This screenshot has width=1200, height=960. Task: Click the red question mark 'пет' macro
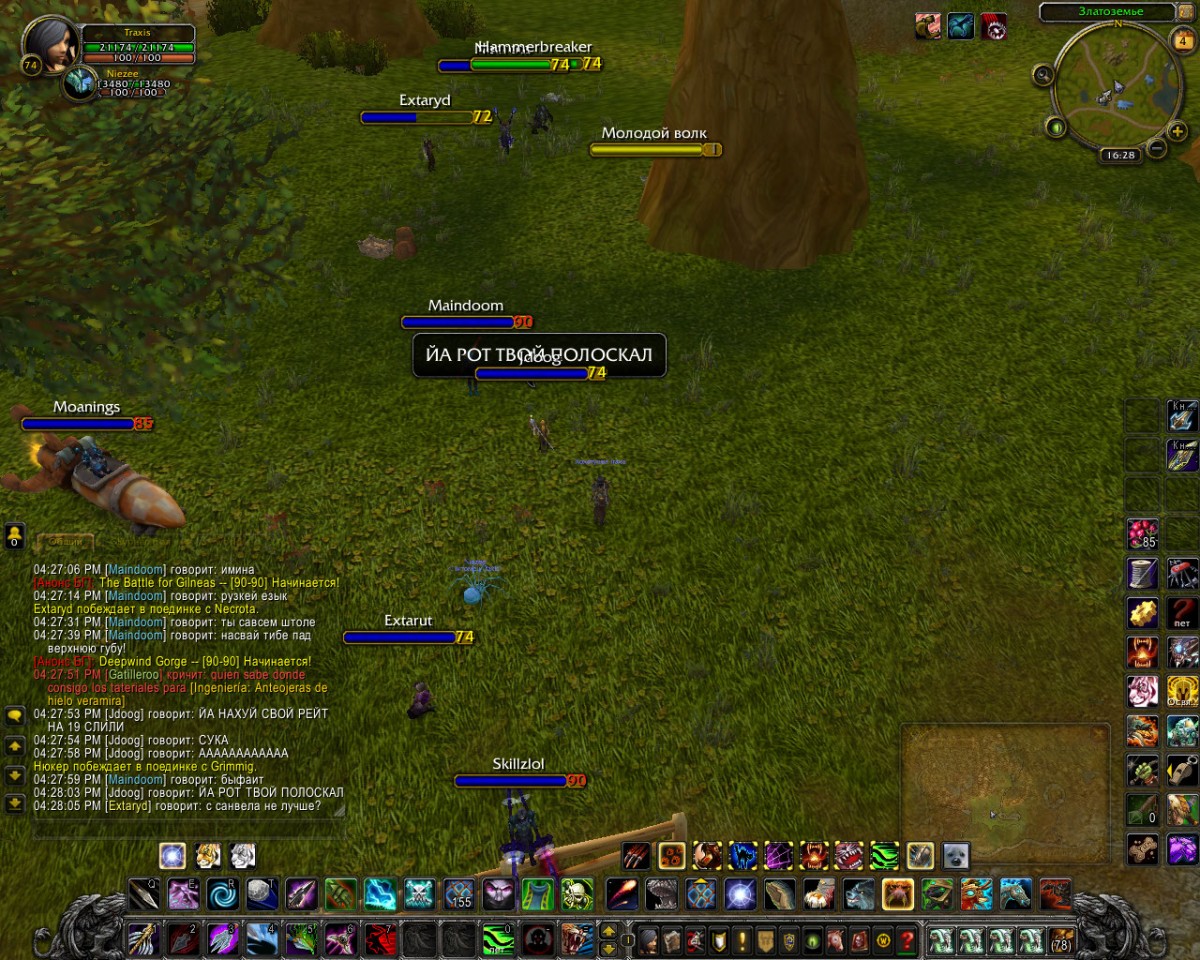1182,612
